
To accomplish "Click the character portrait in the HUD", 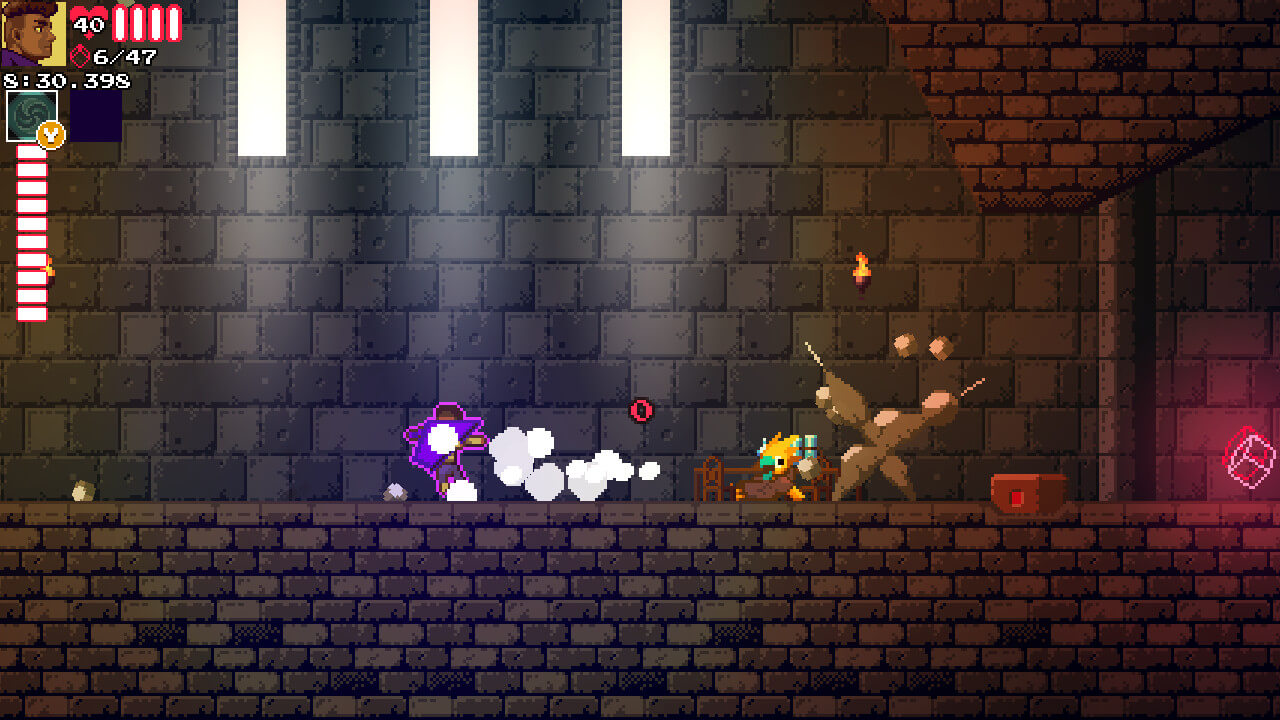I will (x=32, y=34).
